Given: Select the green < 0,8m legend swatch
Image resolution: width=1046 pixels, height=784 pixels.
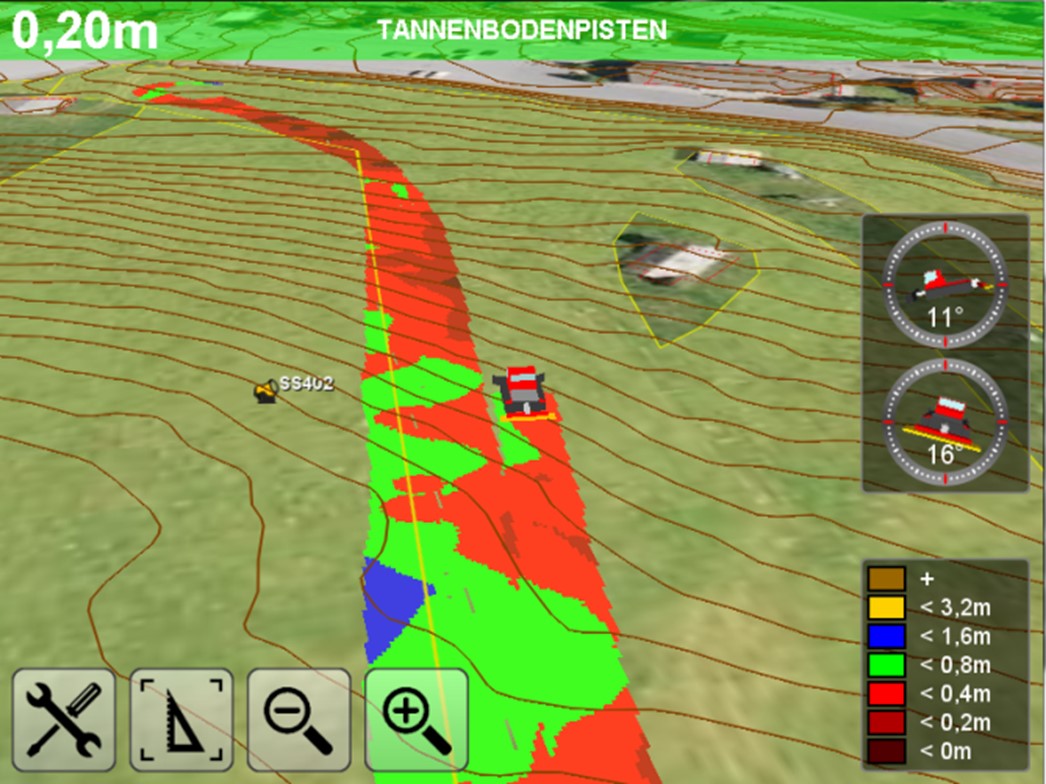Looking at the screenshot, I should [887, 665].
